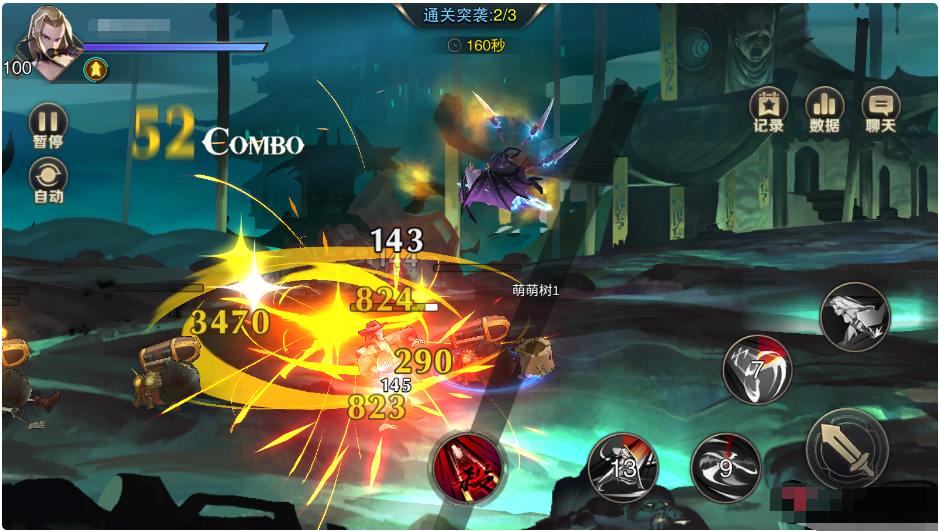
Task: Attack with the sword basic attack button
Action: pos(847,449)
